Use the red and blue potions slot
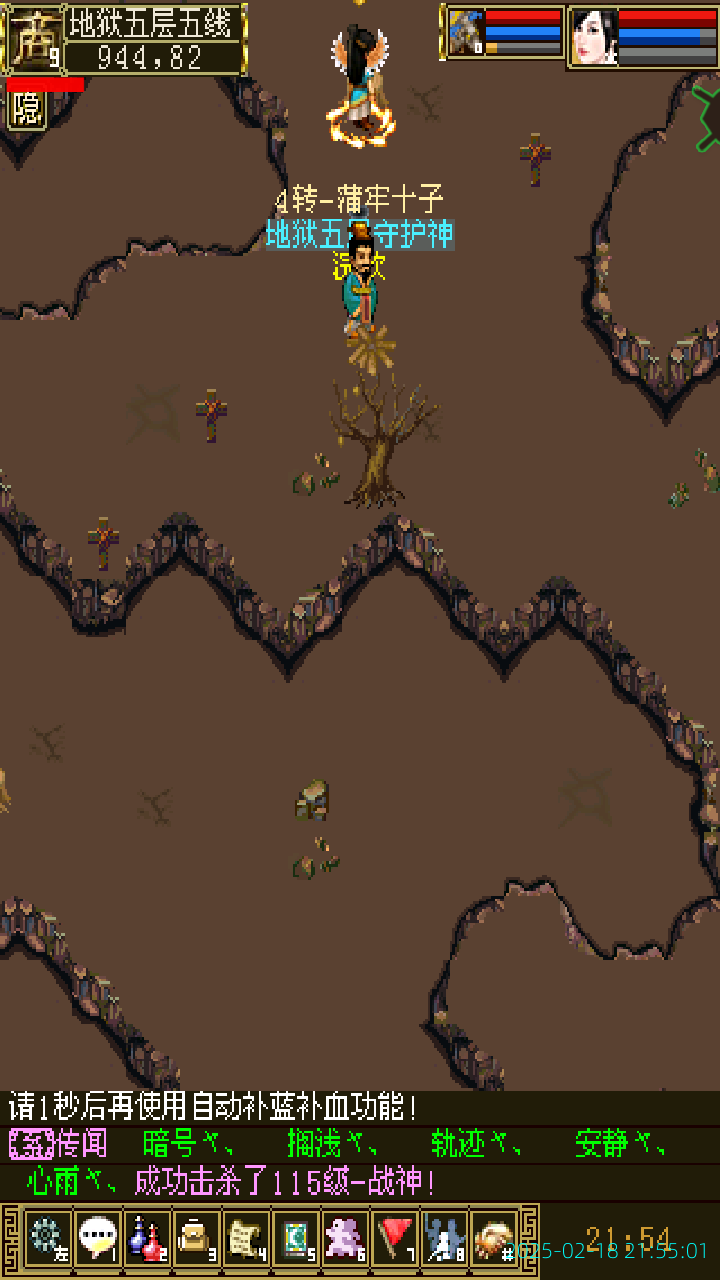 coord(146,1239)
